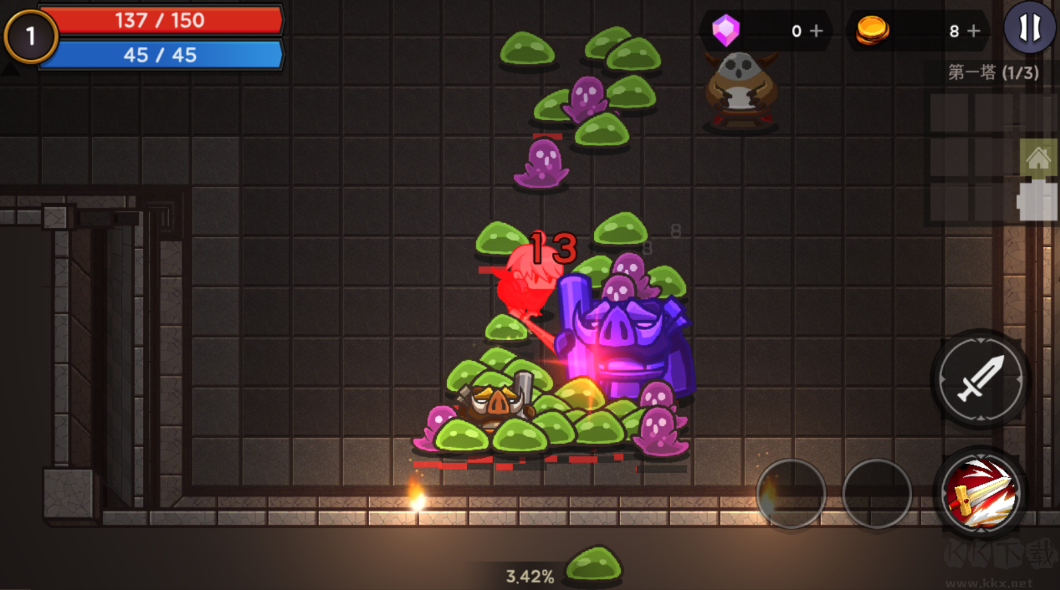Viewport: 1060px width, 590px height.
Task: Activate the red sword slash skill
Action: tap(980, 492)
